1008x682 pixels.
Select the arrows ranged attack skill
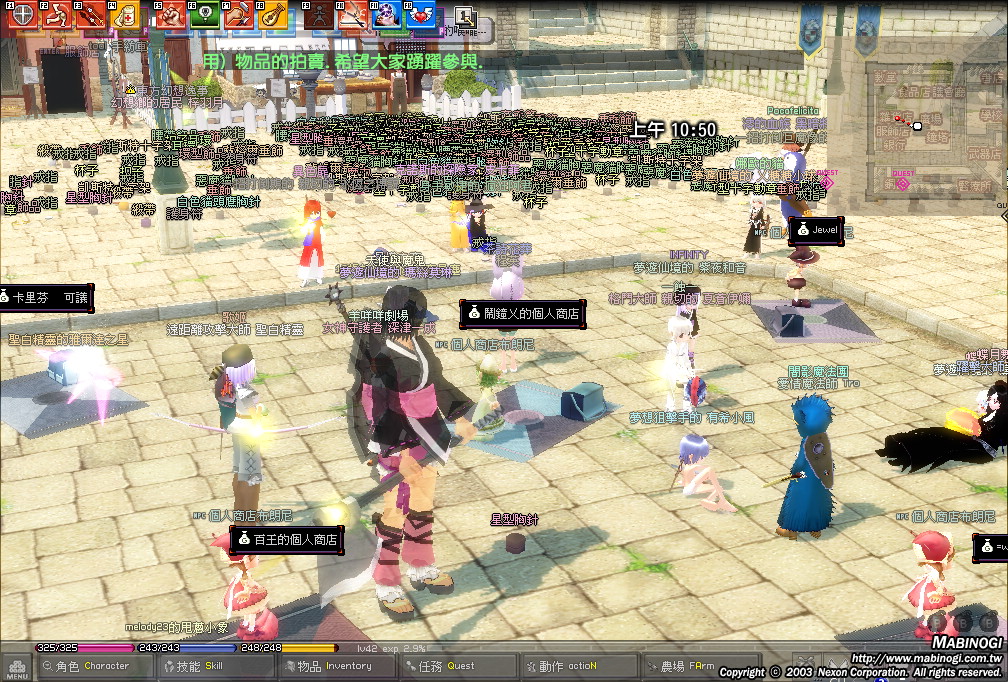point(91,15)
